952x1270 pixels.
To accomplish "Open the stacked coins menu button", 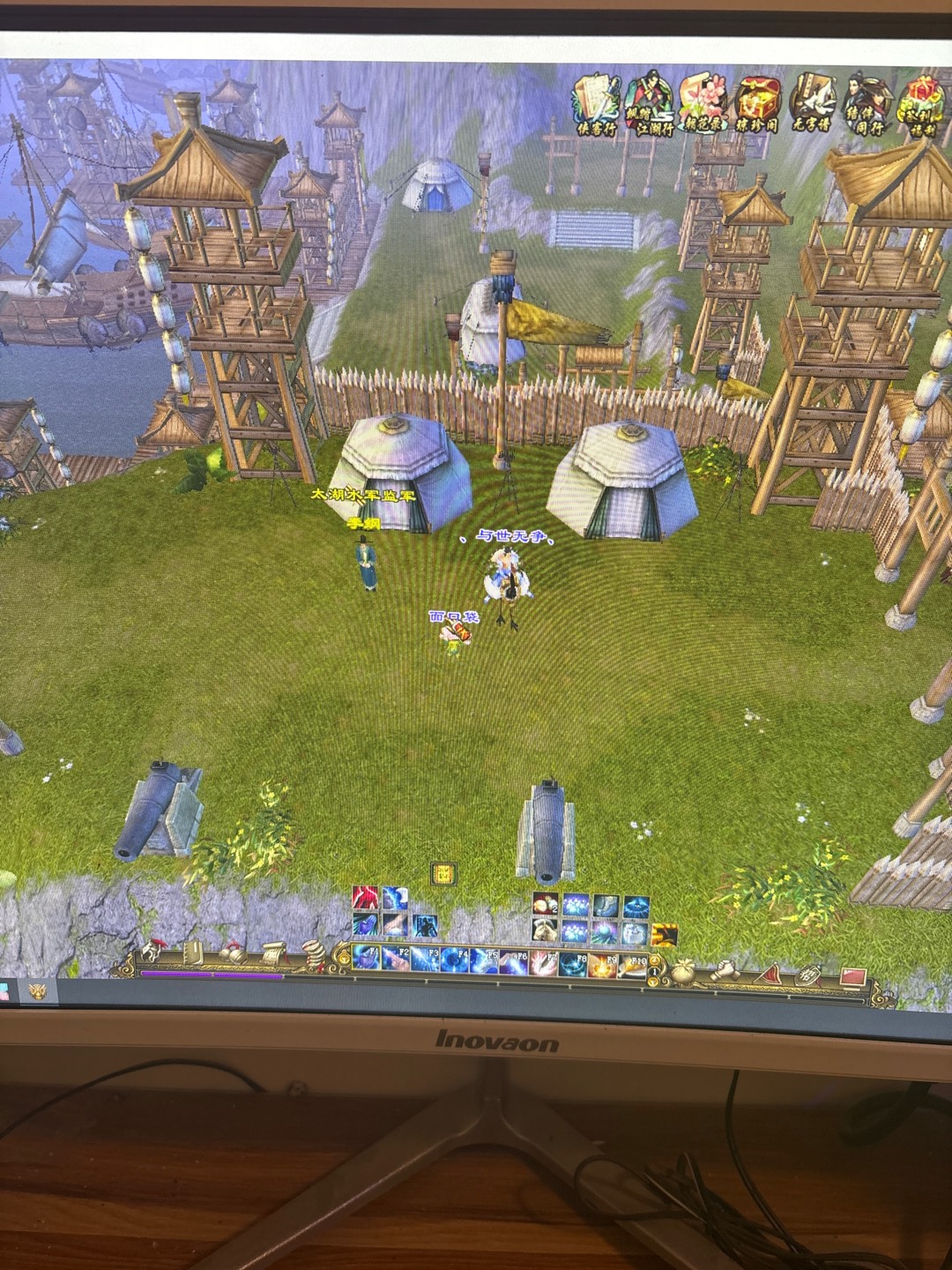I will coord(314,954).
